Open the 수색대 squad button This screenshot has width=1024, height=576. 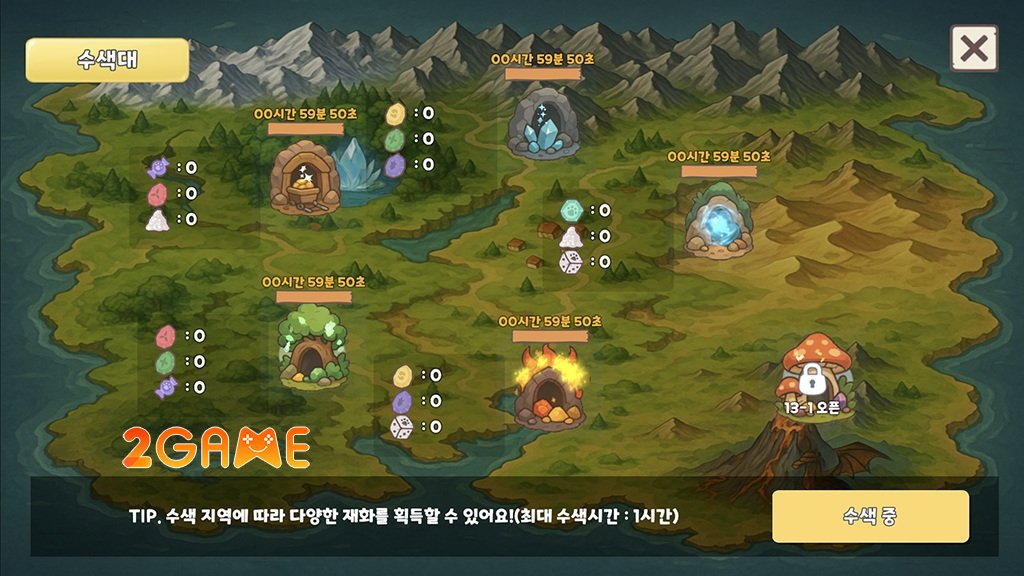tap(107, 60)
